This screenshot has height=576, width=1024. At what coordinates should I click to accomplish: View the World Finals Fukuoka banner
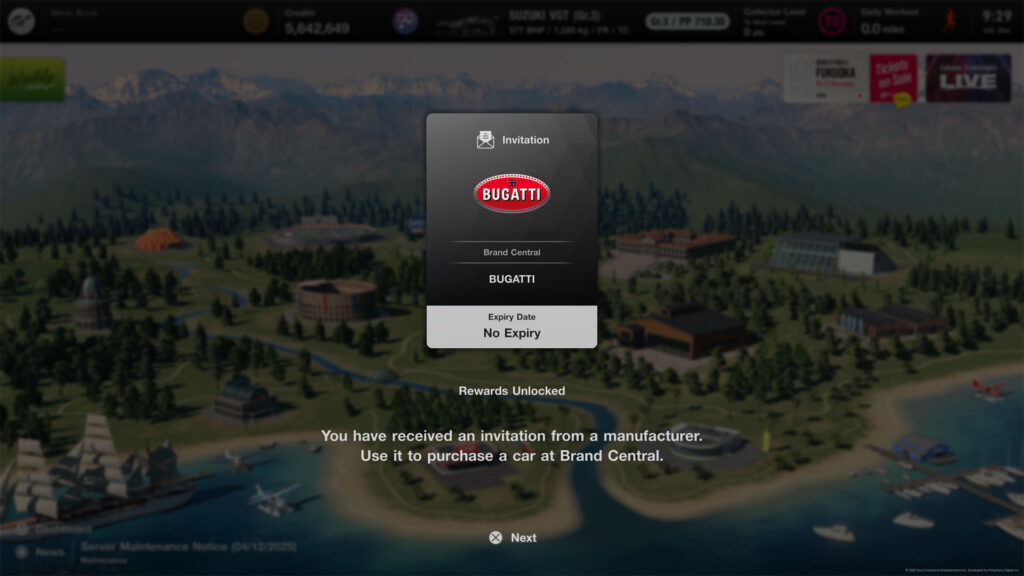click(x=825, y=78)
